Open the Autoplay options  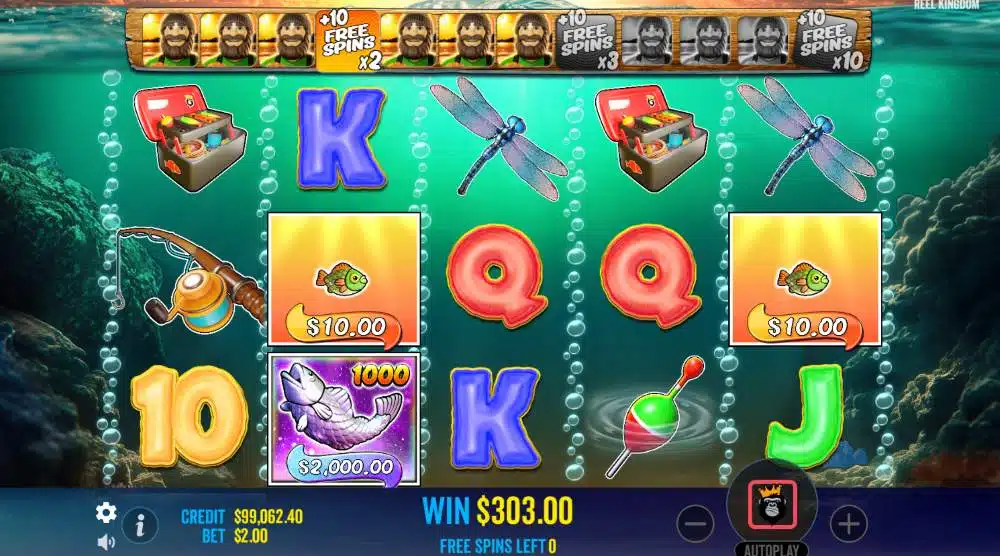[x=771, y=549]
